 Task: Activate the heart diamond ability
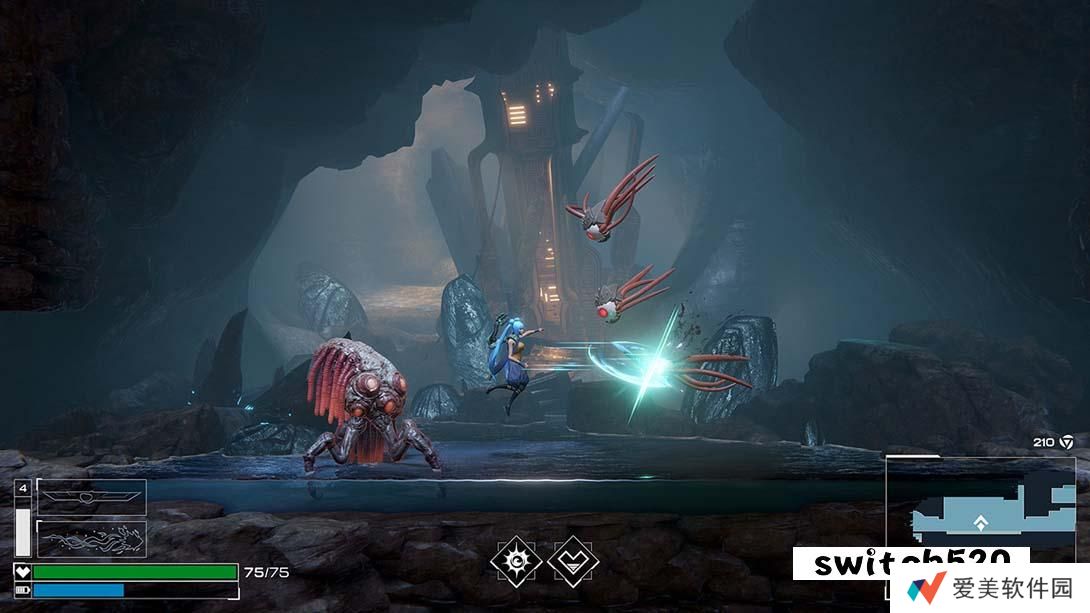click(573, 562)
